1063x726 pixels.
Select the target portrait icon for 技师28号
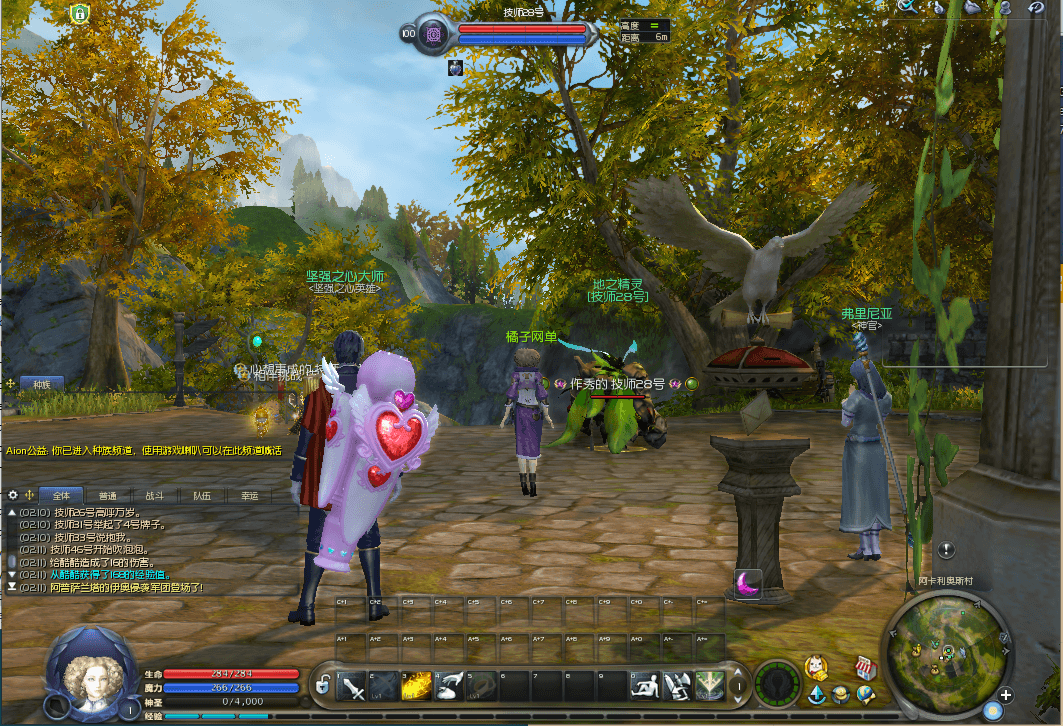(436, 33)
